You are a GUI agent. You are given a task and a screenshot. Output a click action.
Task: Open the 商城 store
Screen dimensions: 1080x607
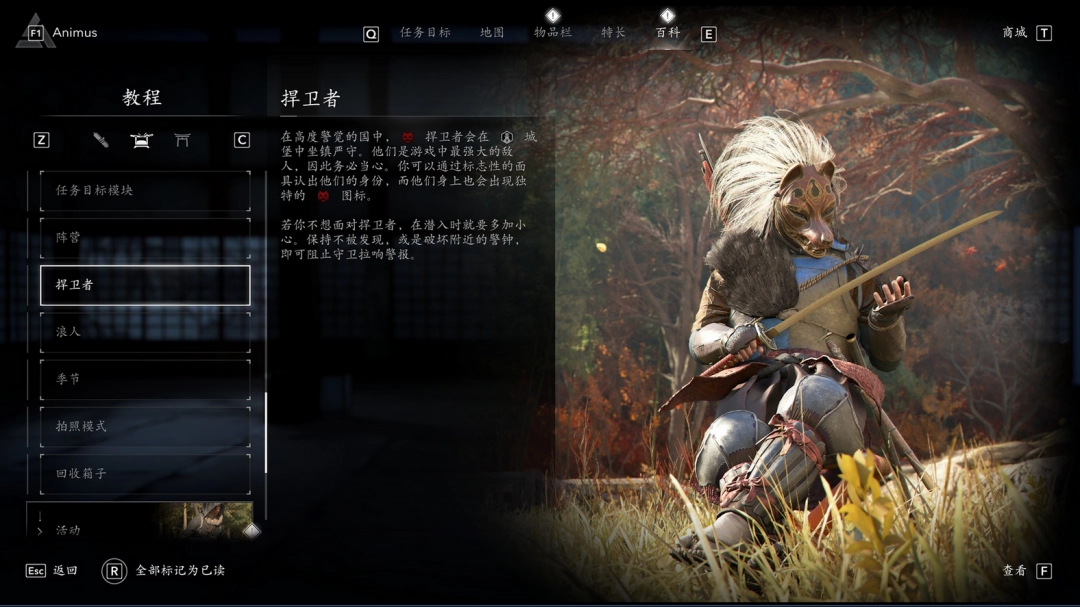(1015, 33)
